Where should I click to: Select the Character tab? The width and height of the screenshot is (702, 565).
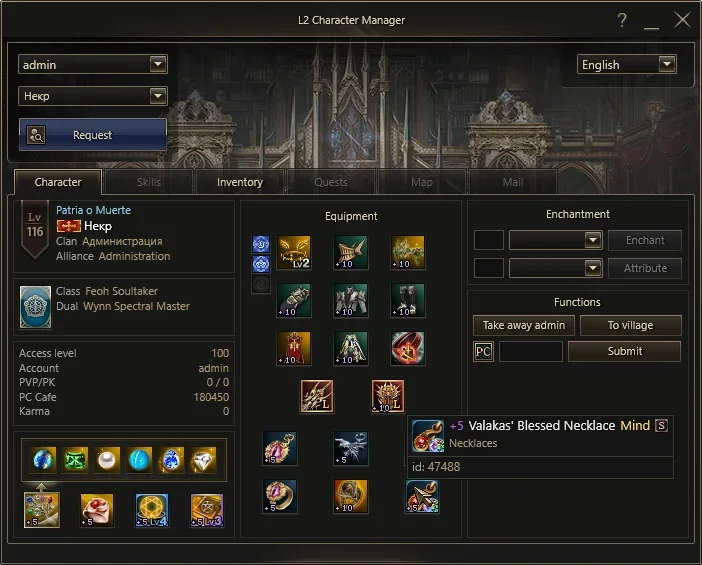58,182
